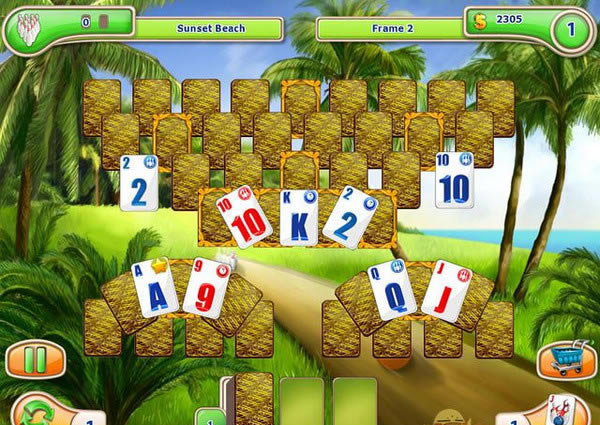Play the blue A card
The width and height of the screenshot is (600, 425).
click(156, 292)
